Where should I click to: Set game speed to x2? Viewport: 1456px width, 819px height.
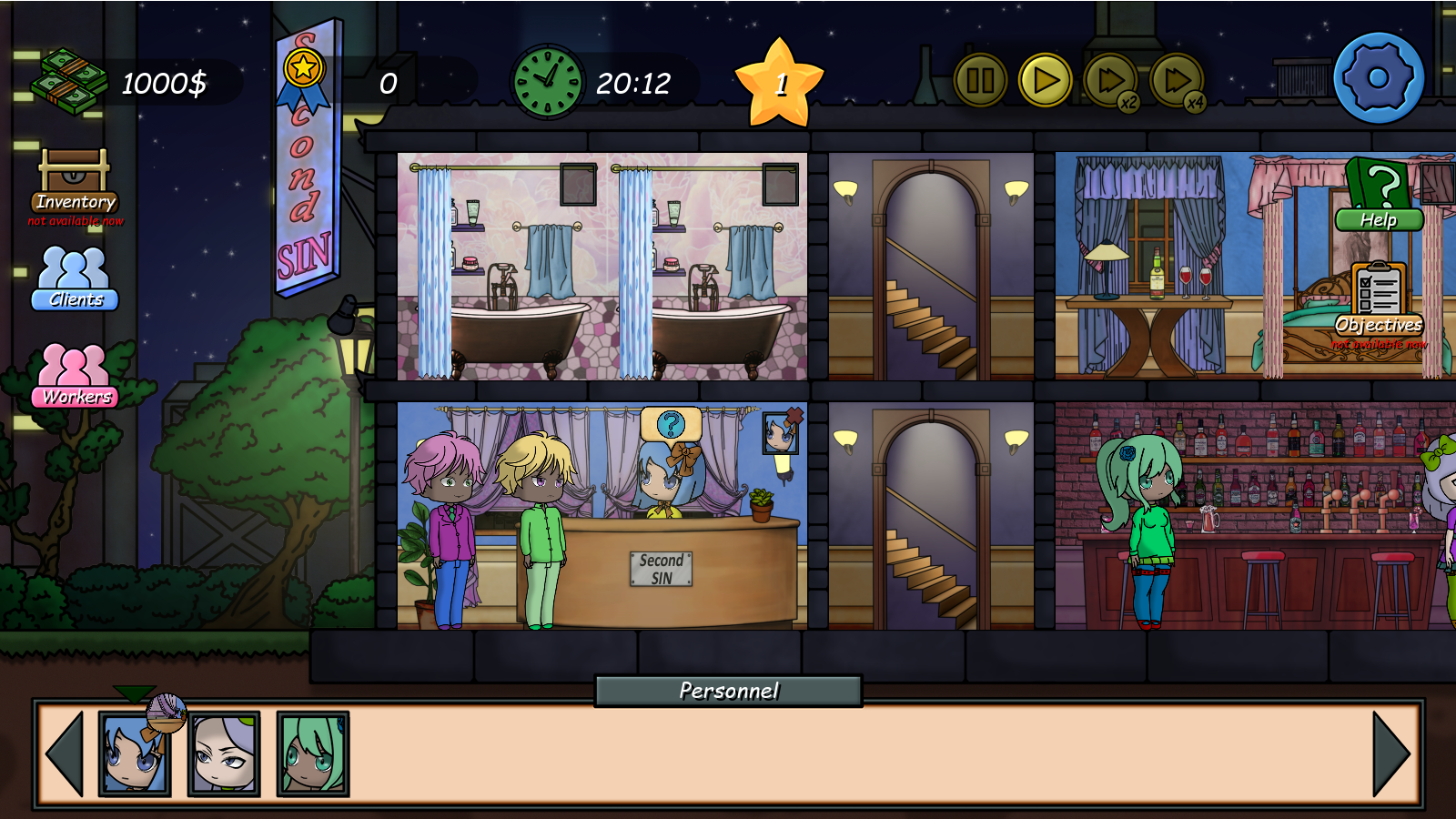coord(1110,81)
